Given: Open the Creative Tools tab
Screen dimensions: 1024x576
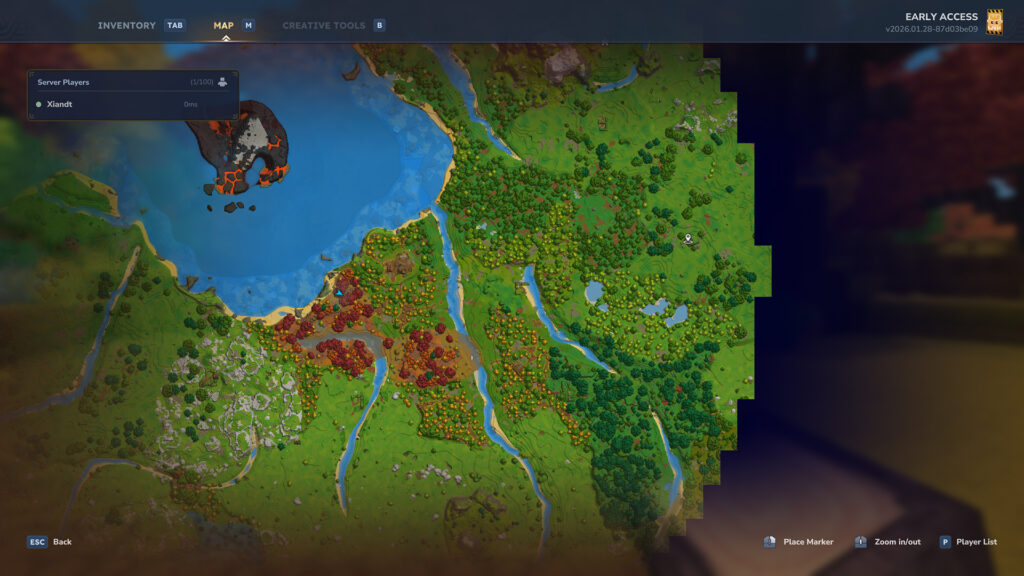Looking at the screenshot, I should [x=324, y=25].
